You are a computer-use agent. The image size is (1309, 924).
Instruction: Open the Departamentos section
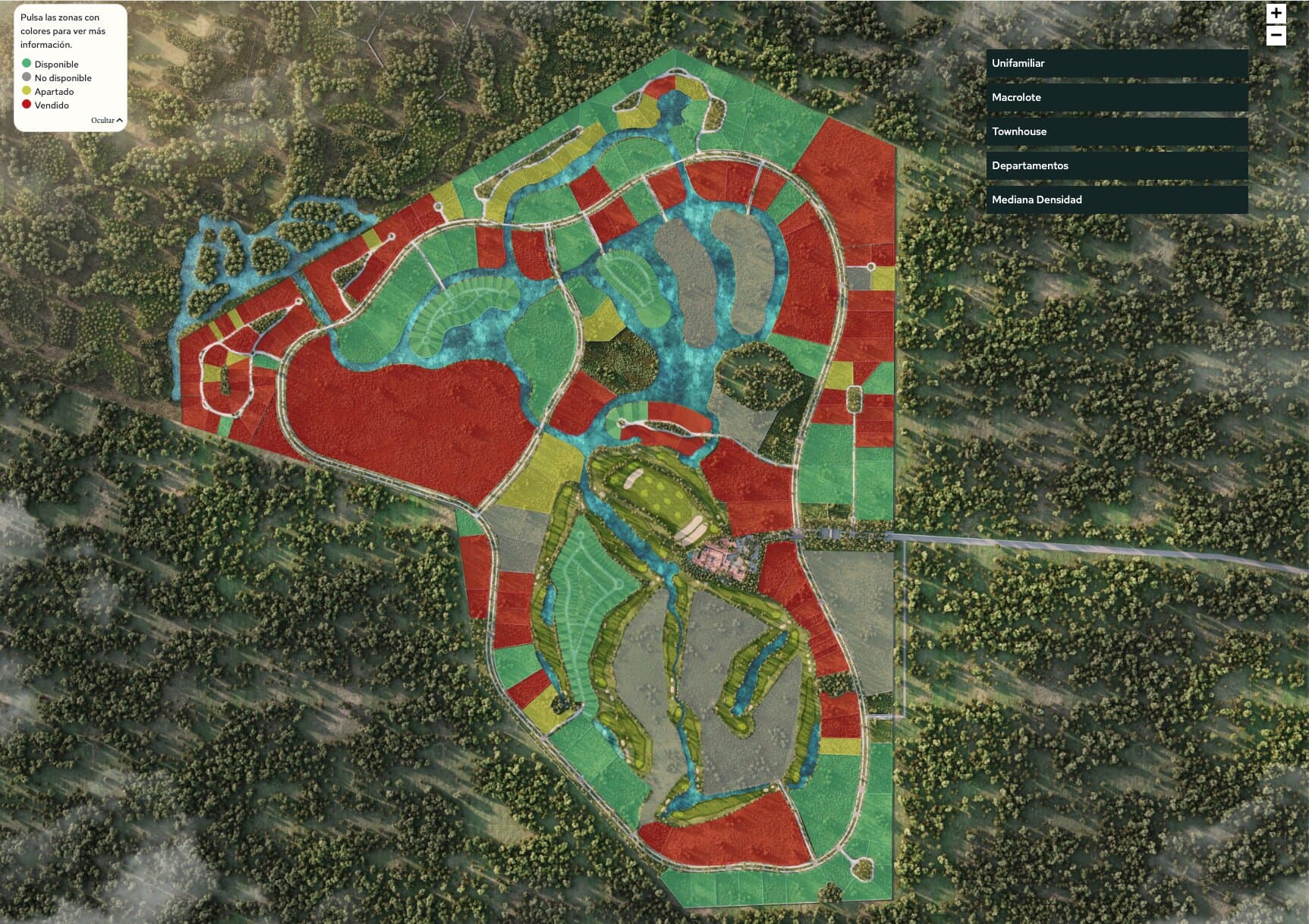click(x=1115, y=165)
